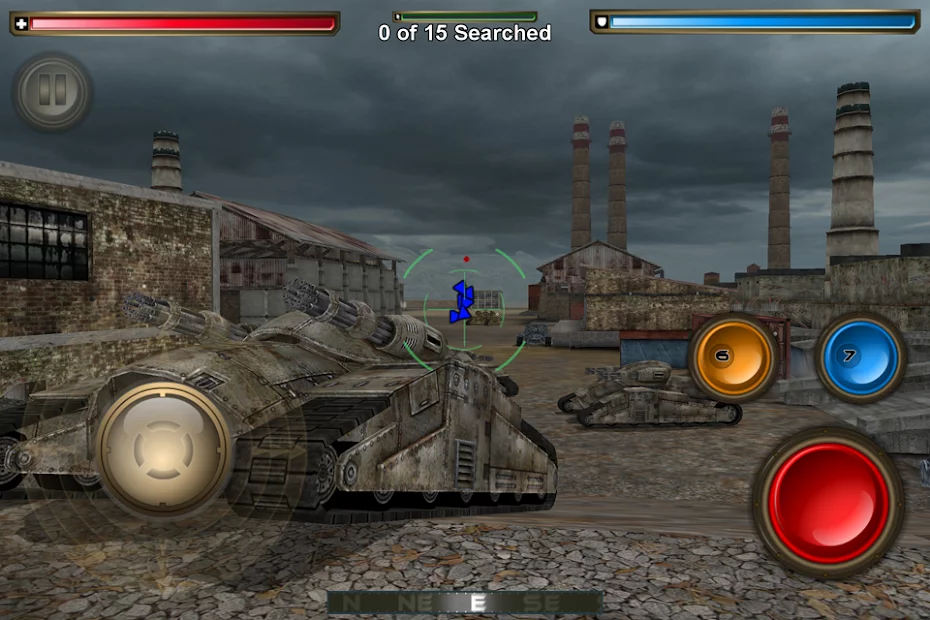Activate the orange weapon button showing 6
Viewport: 930px width, 620px height.
point(734,357)
